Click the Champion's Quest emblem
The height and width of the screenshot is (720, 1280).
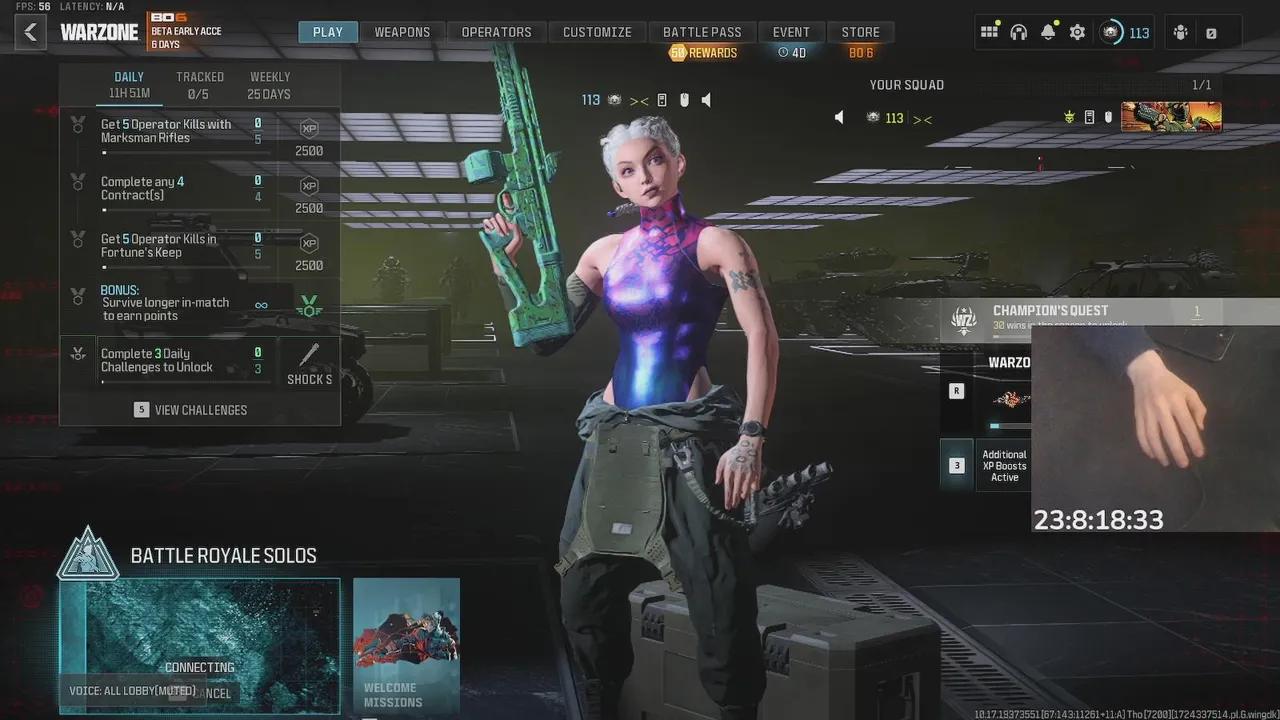click(x=962, y=318)
